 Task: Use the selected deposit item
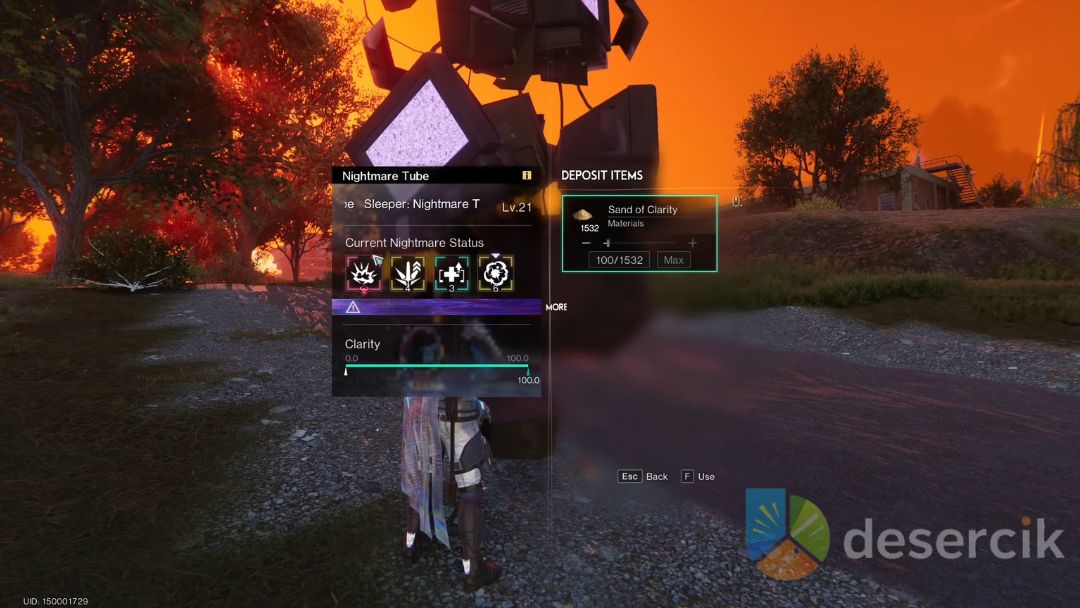pyautogui.click(x=698, y=477)
